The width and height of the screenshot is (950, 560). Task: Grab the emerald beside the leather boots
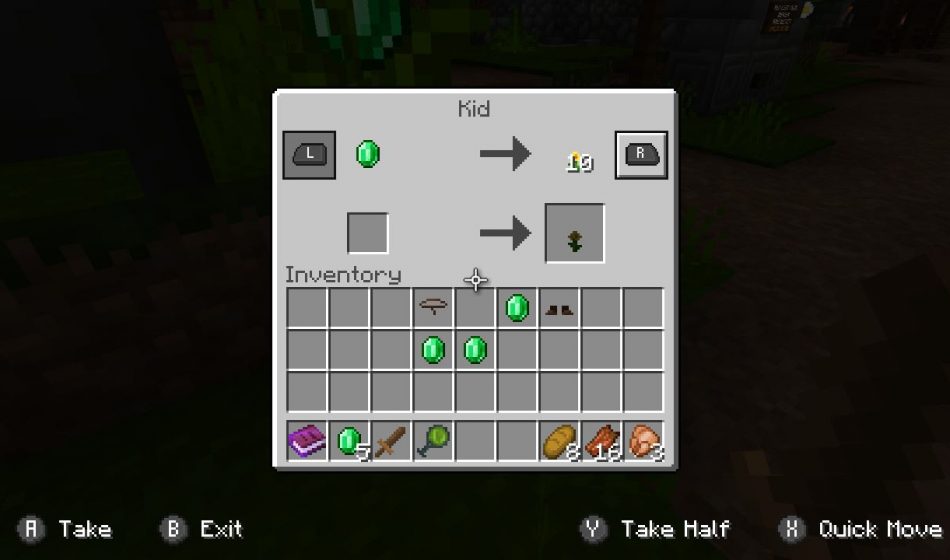pyautogui.click(x=517, y=307)
